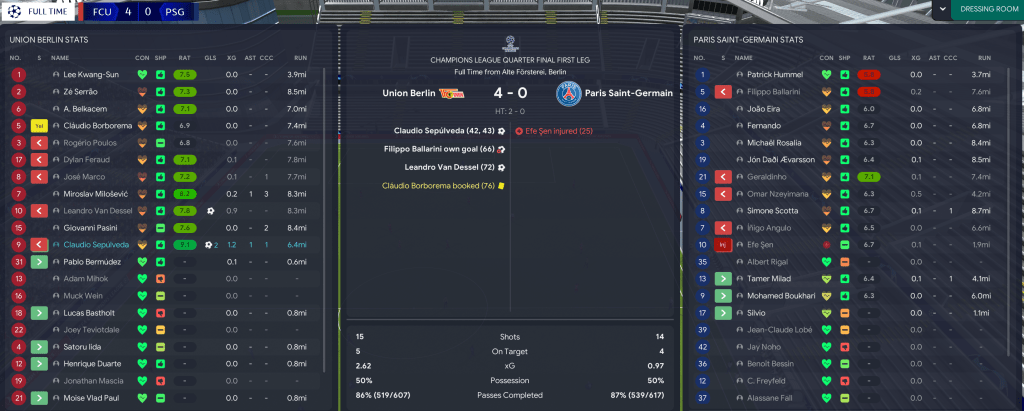Image resolution: width=1024 pixels, height=411 pixels.
Task: Select Lee Kwang-Sun in Union Berlin stats
Action: tap(90, 74)
